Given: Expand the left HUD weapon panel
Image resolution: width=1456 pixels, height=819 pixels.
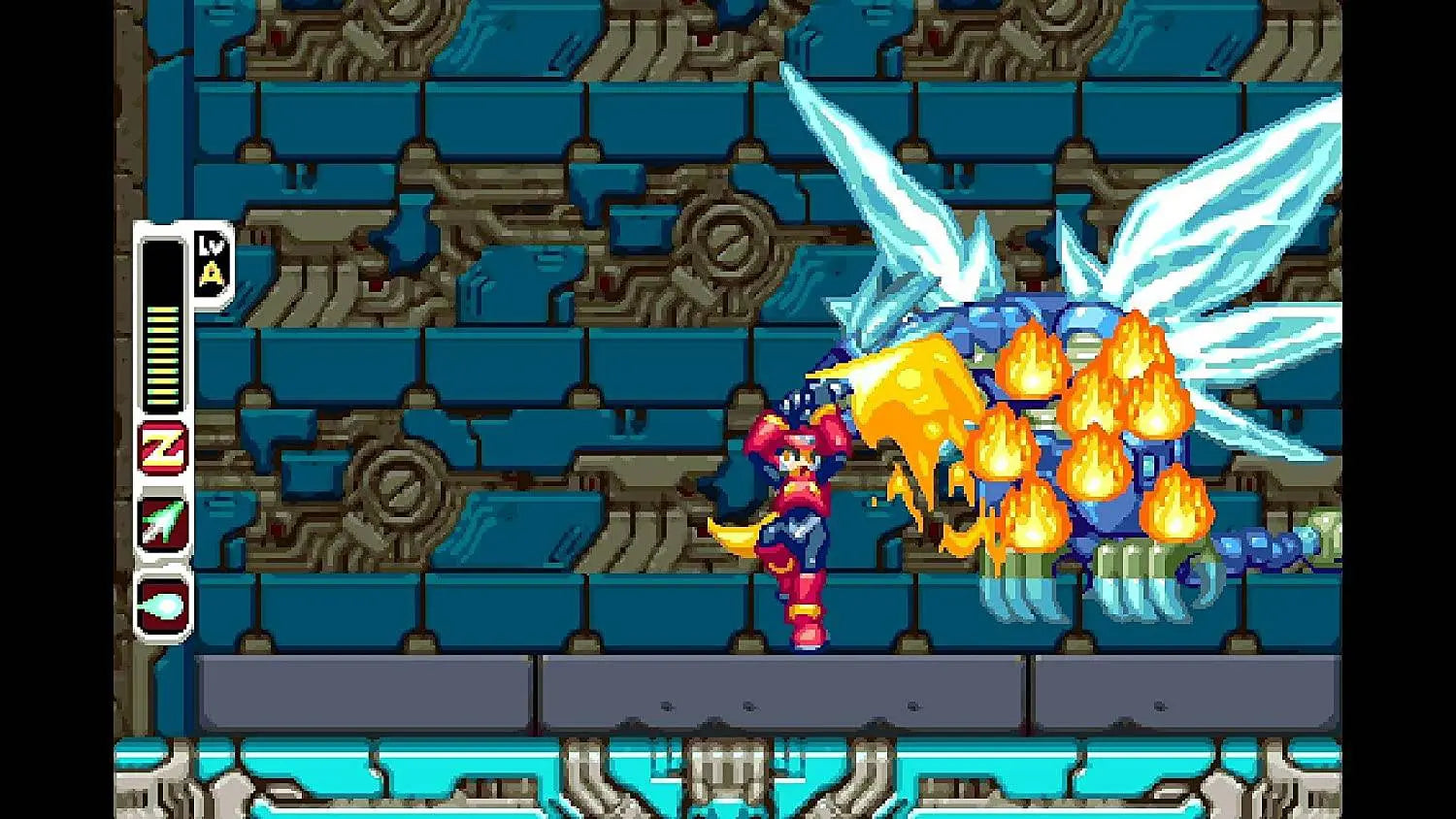Looking at the screenshot, I should (161, 427).
